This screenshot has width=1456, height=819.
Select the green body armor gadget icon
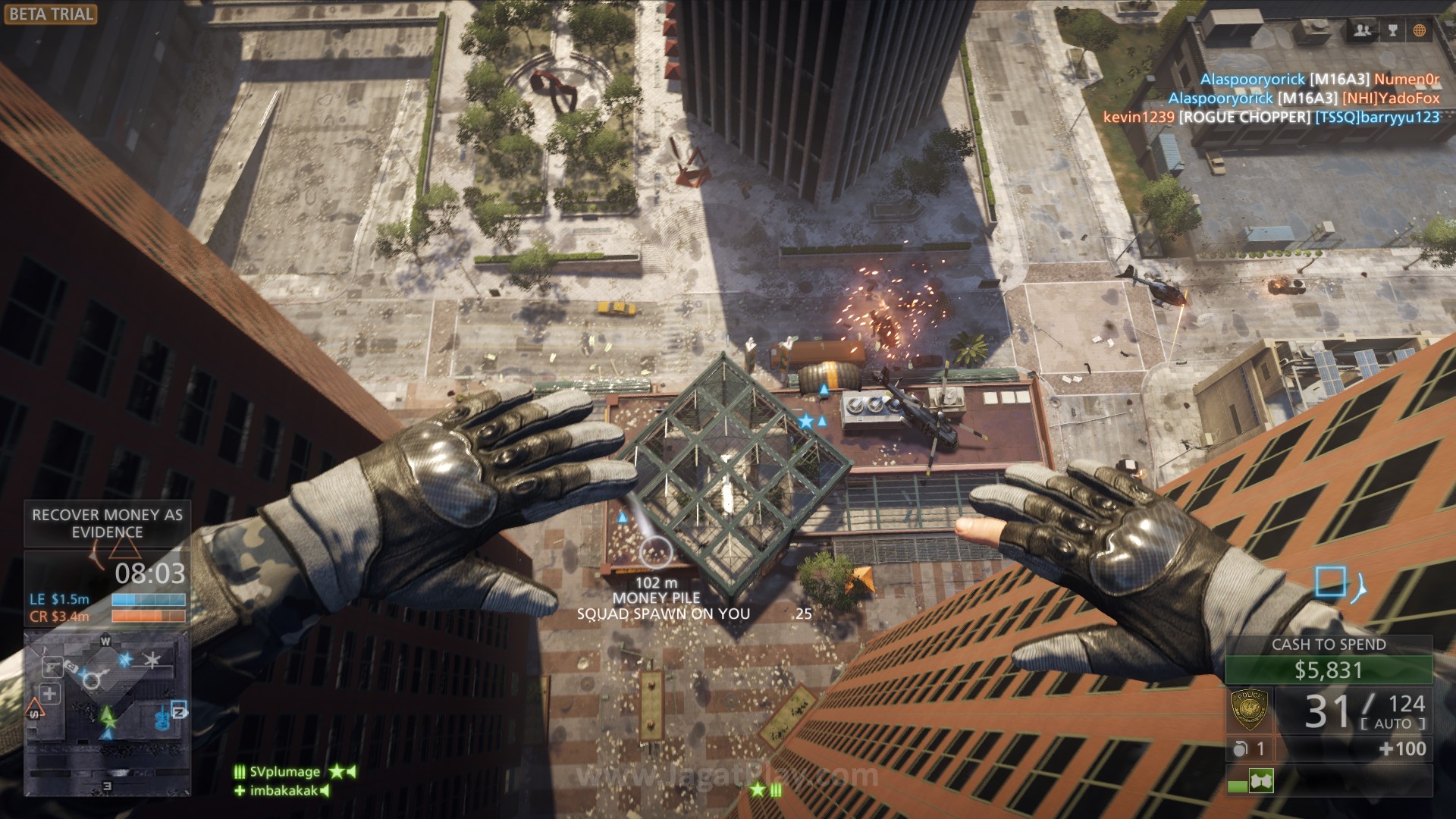pos(1260,780)
